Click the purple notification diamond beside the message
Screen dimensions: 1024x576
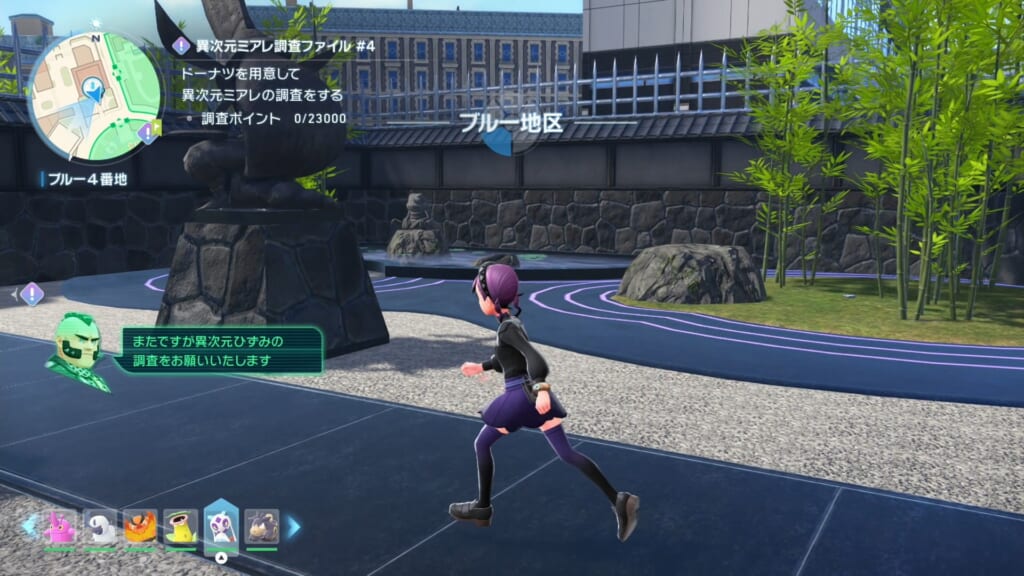(32, 294)
